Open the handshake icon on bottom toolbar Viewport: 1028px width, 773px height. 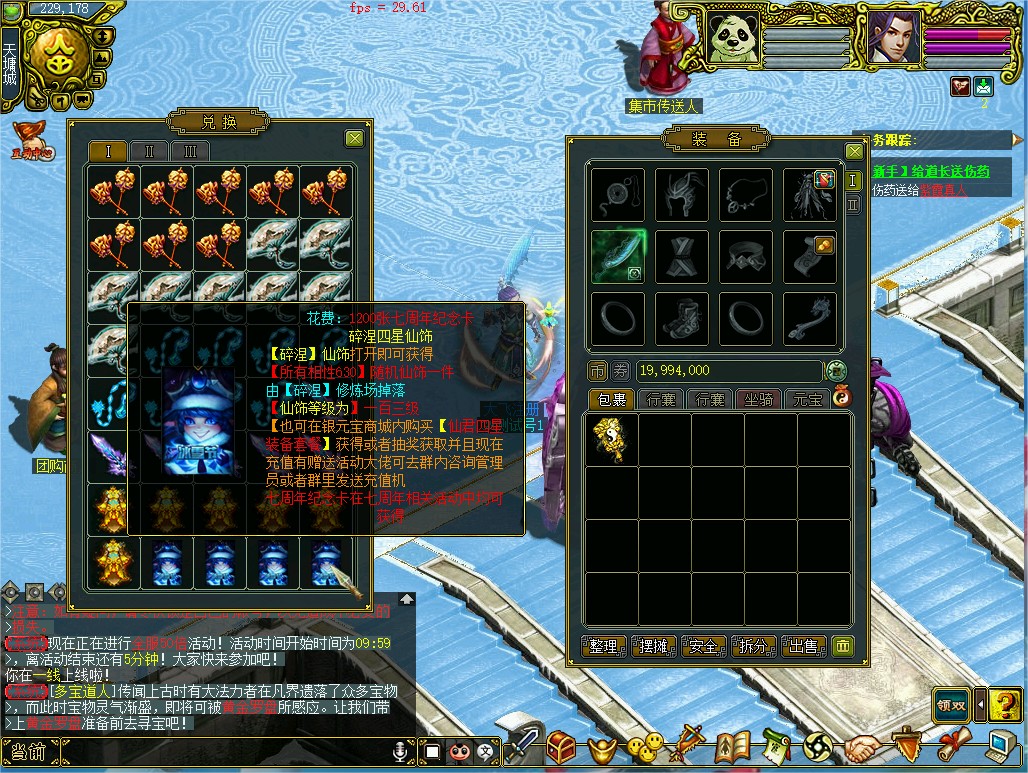point(861,747)
